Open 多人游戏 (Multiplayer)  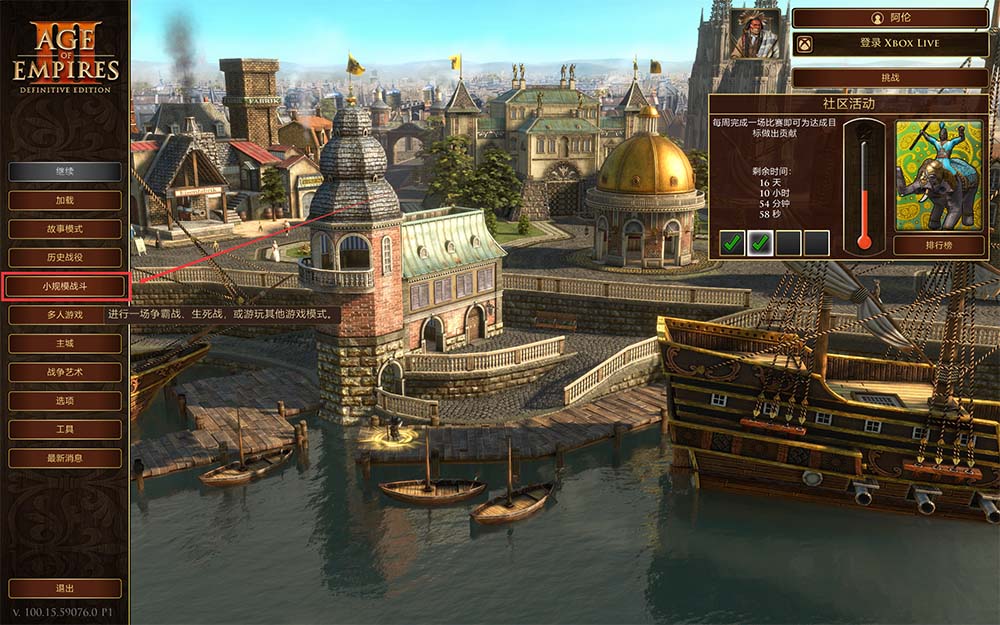(65, 315)
